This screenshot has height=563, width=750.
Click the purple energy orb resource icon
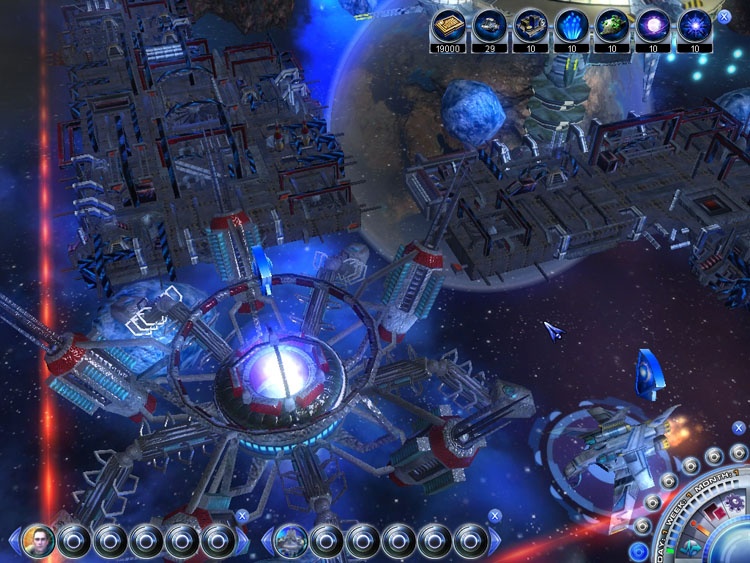pos(653,25)
